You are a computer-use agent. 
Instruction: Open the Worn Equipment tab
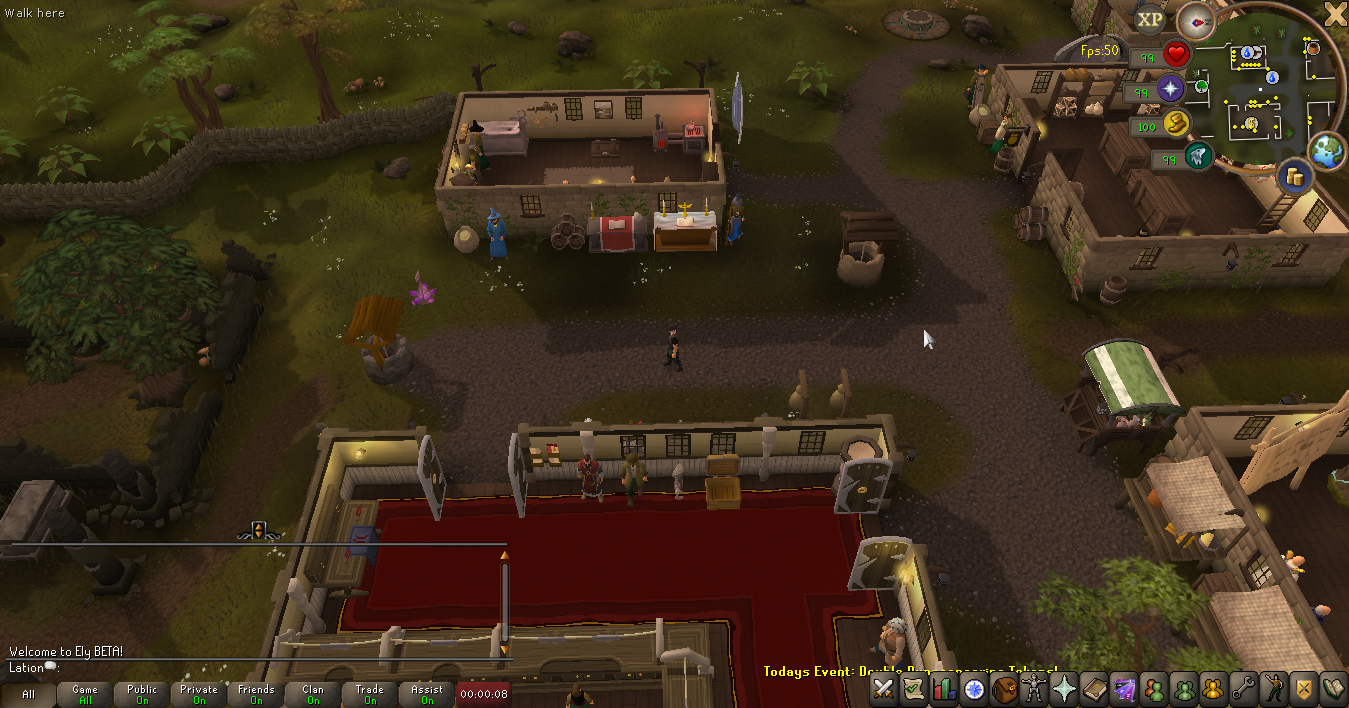[x=1034, y=688]
